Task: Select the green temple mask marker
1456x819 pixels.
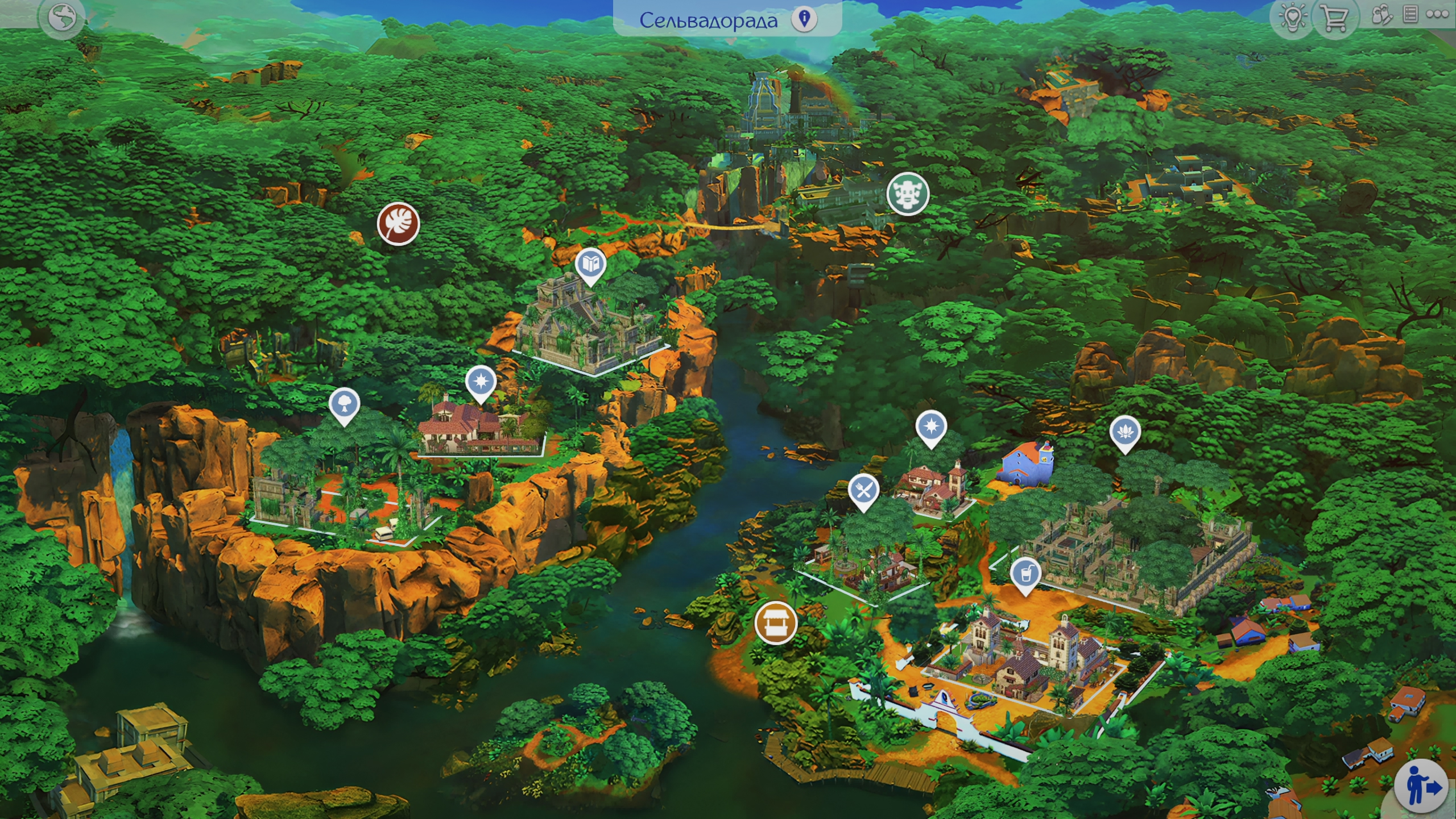Action: point(908,193)
